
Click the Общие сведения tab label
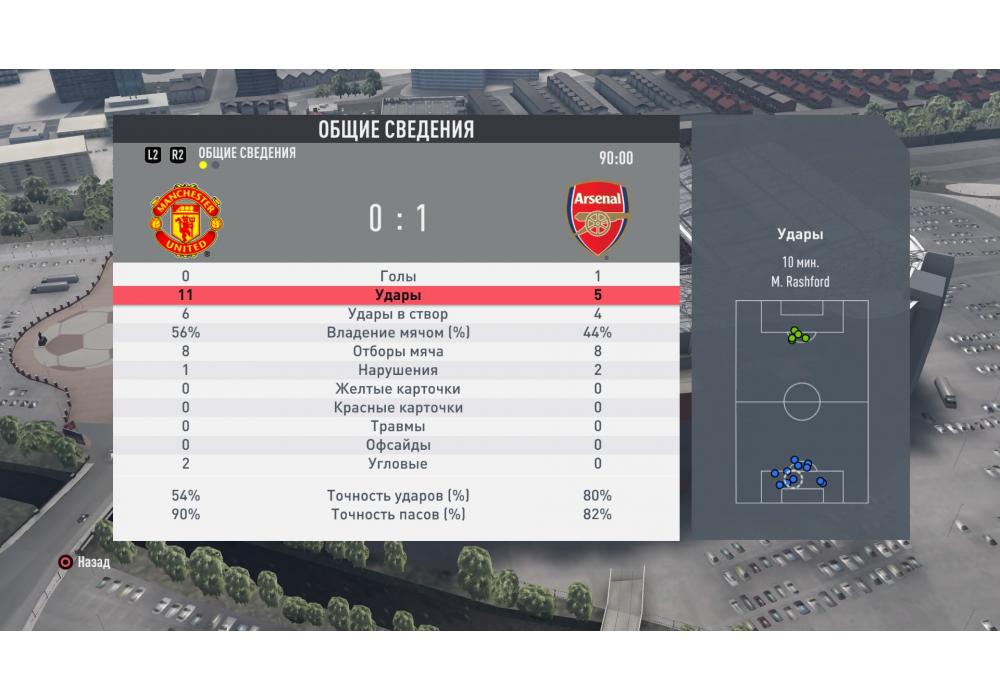pyautogui.click(x=247, y=153)
